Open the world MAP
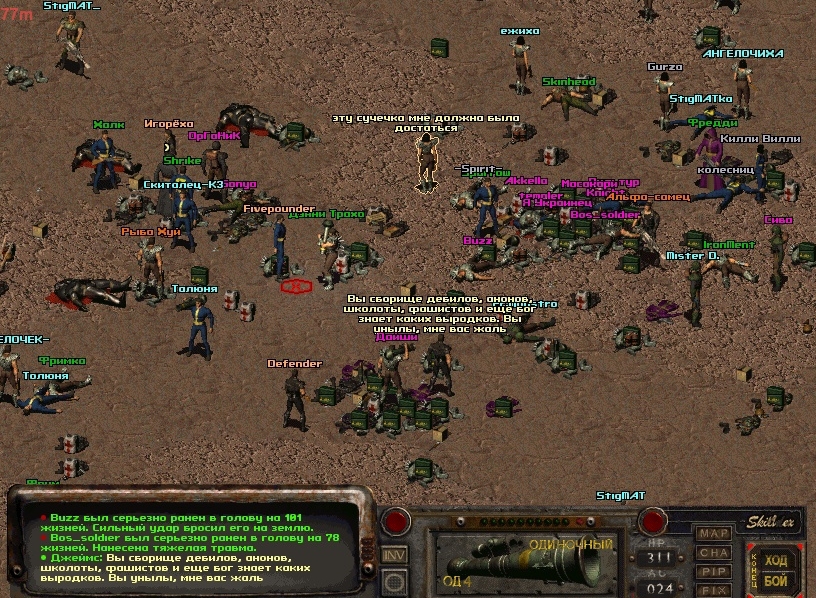The width and height of the screenshot is (816, 598). pos(713,534)
